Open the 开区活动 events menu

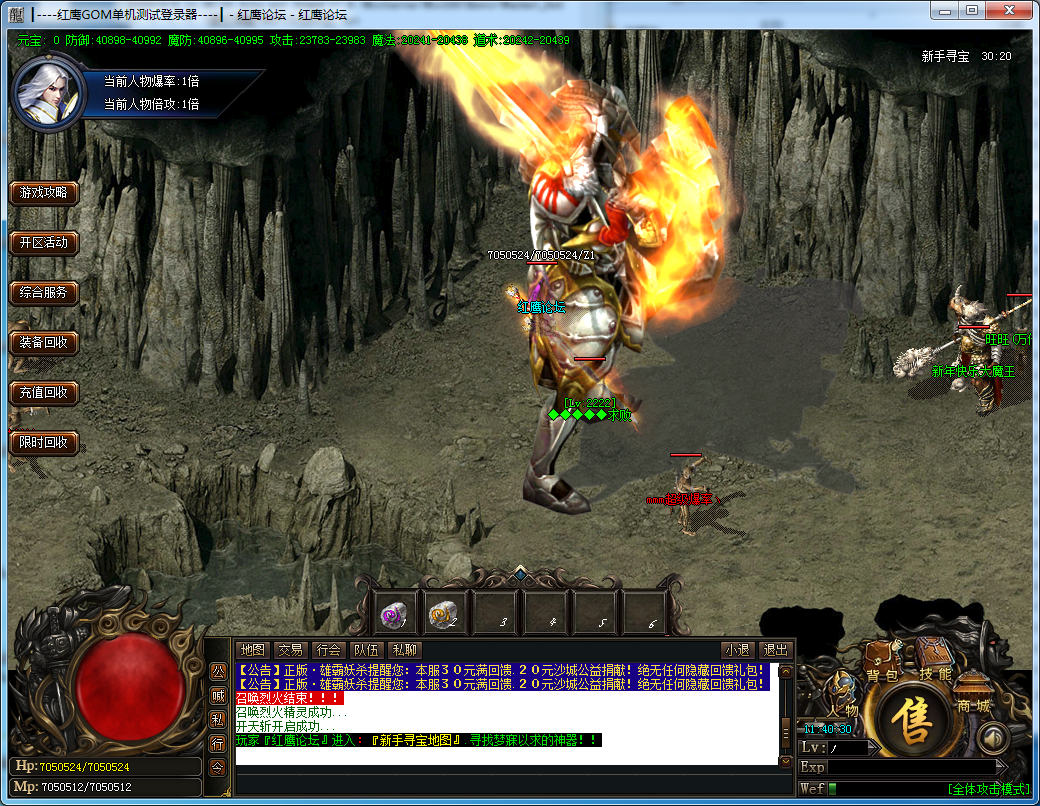coord(44,243)
